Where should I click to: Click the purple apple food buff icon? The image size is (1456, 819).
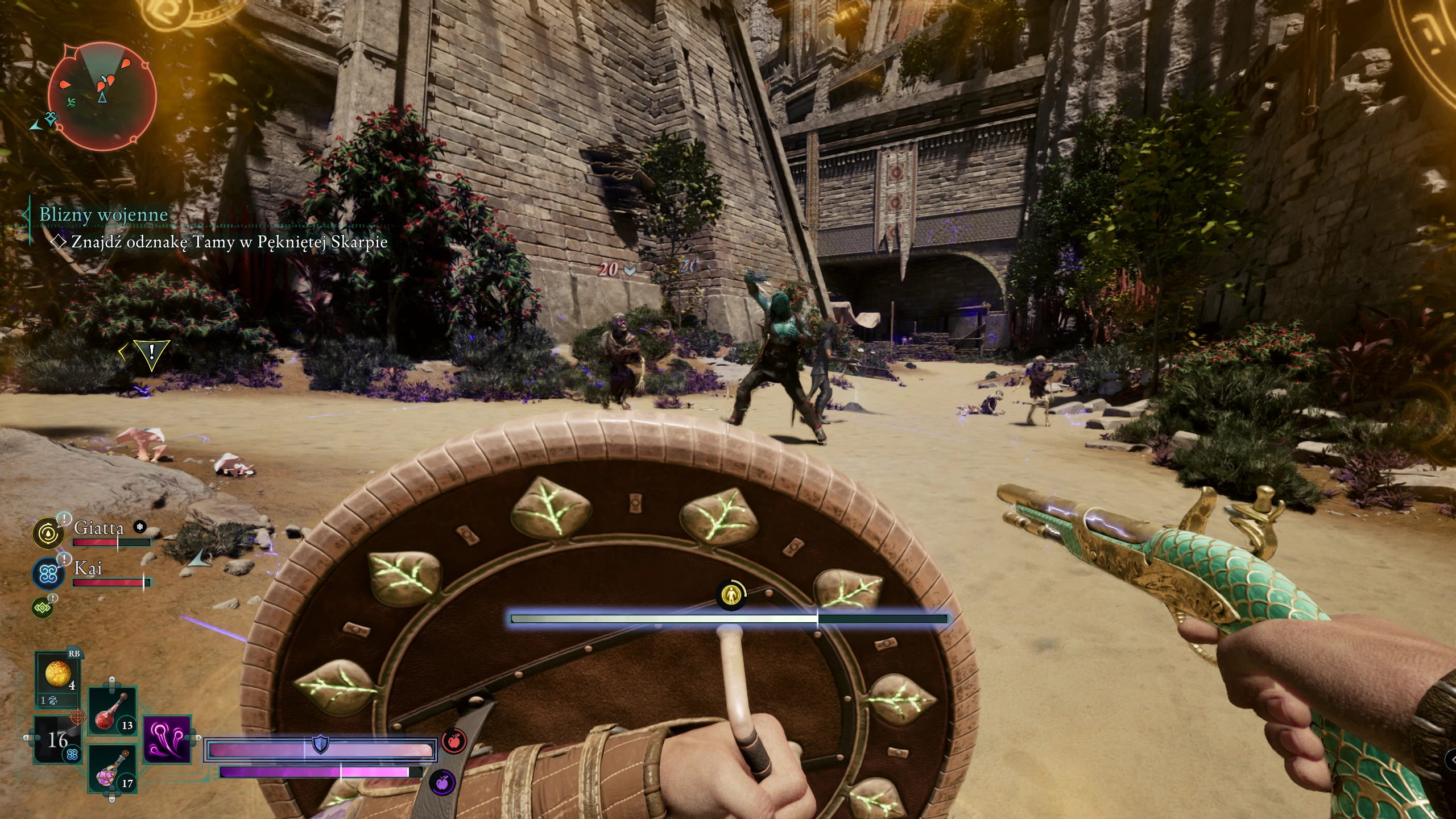[442, 783]
